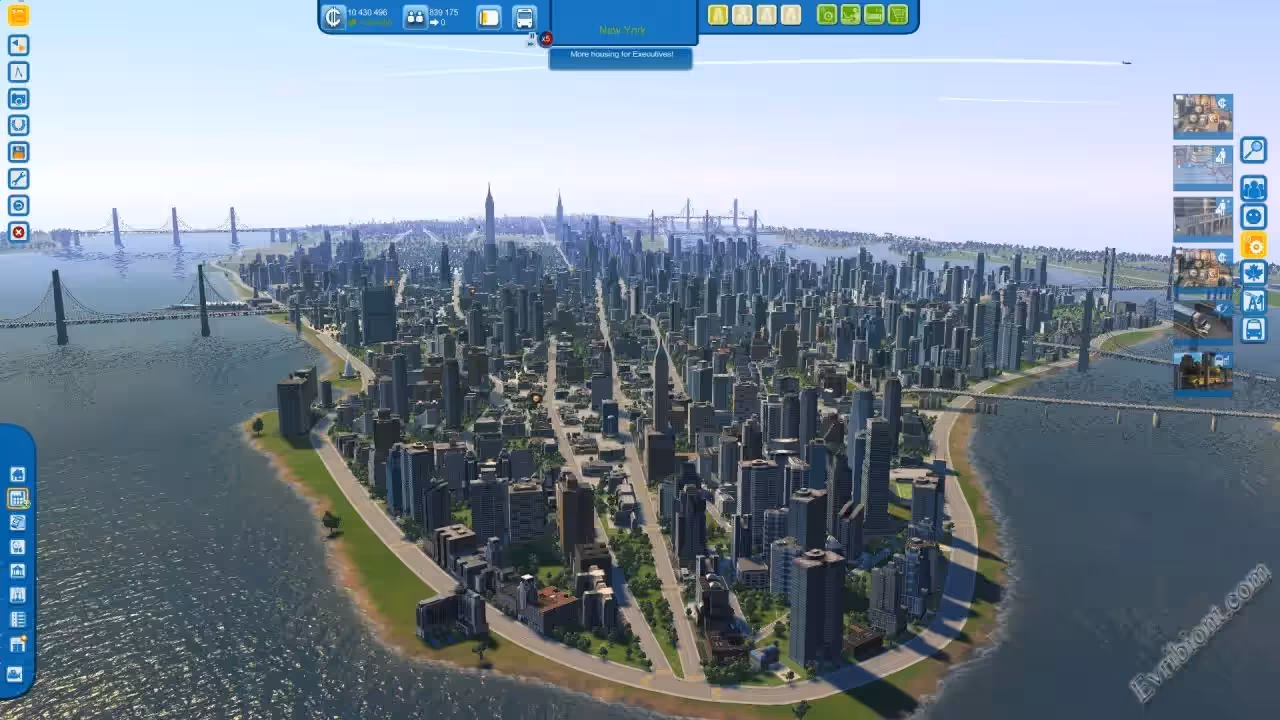The image size is (1280, 720).
Task: Open the citizens group overlay icon
Action: pyautogui.click(x=1253, y=188)
